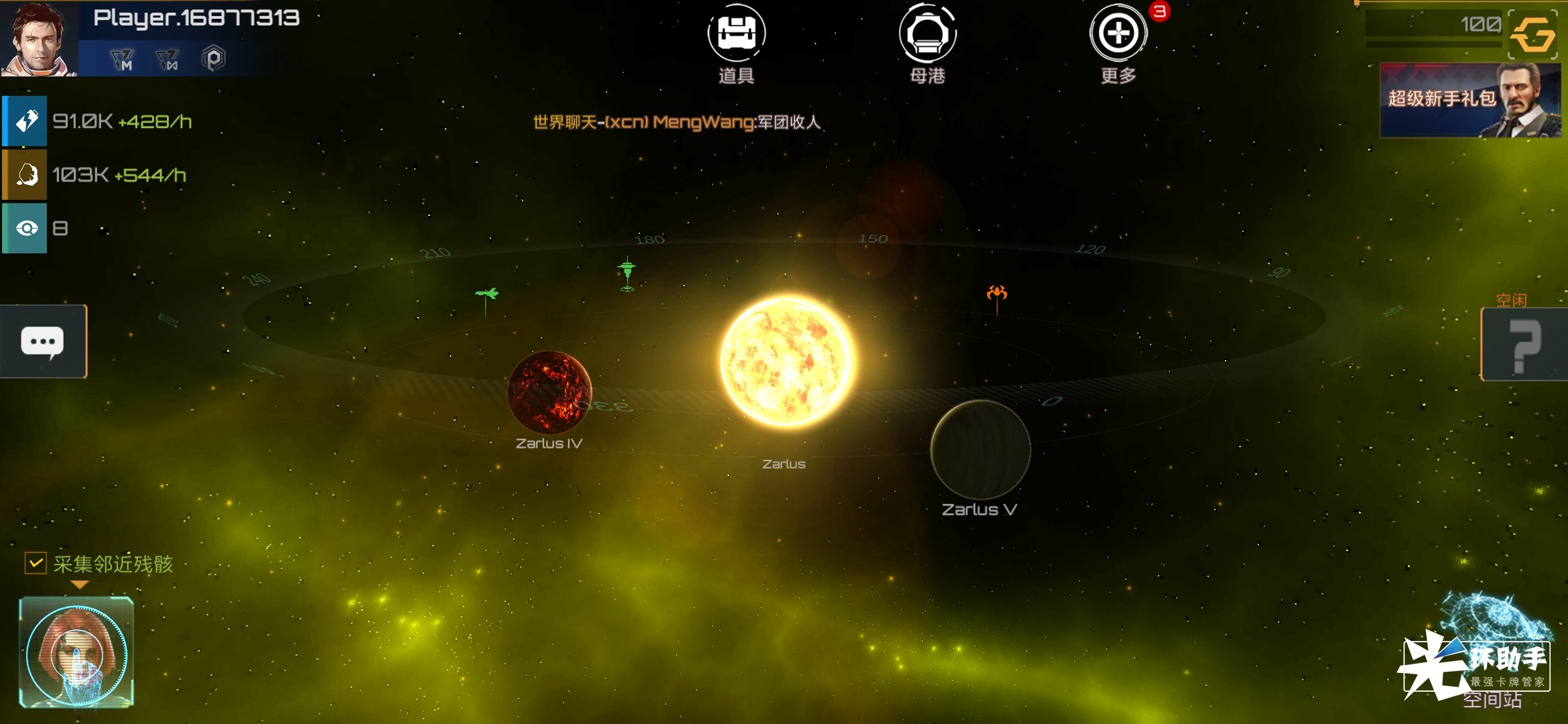Show the 更多 more options menu
The width and height of the screenshot is (1568, 724).
click(x=1118, y=35)
